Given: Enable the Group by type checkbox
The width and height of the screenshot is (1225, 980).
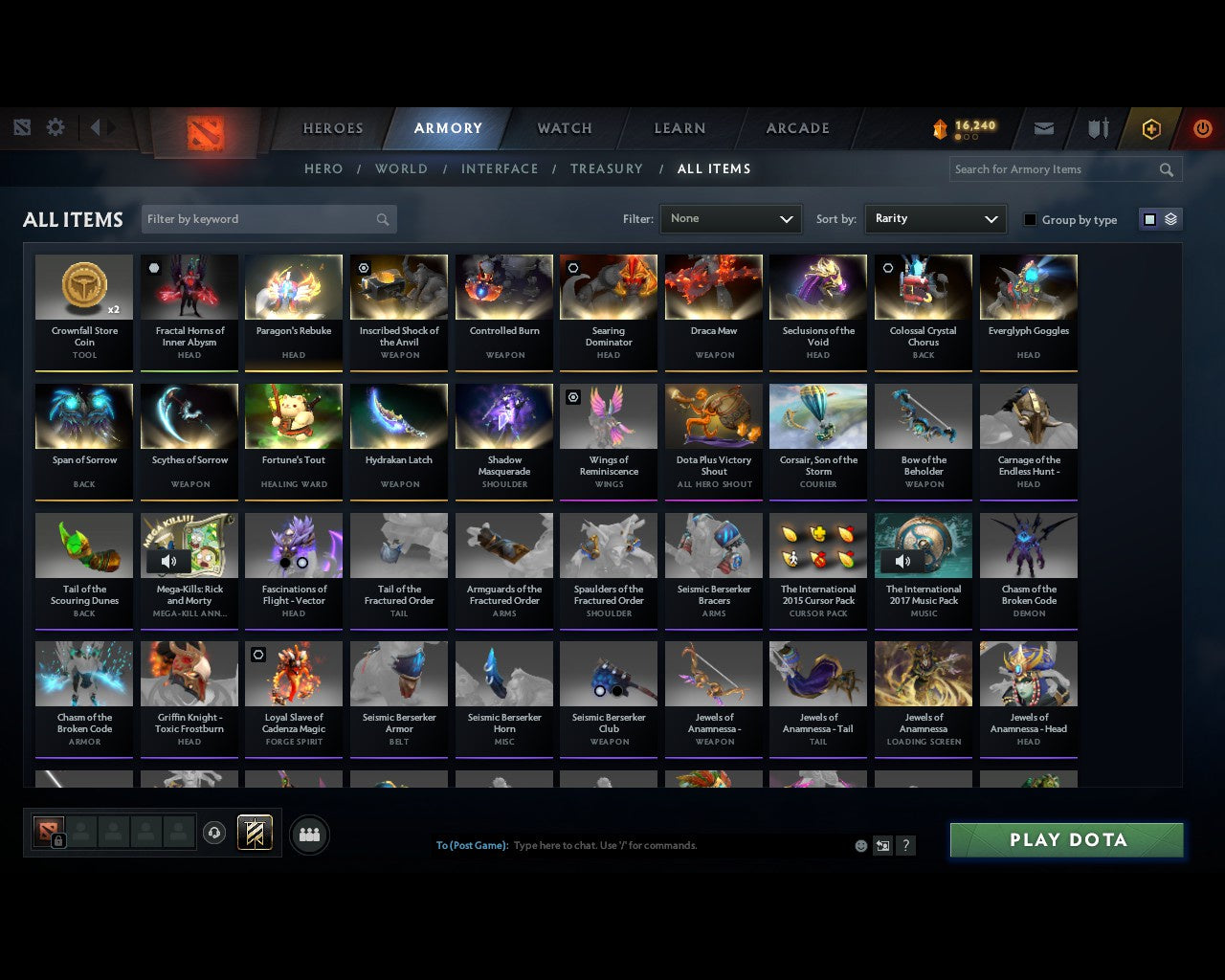Looking at the screenshot, I should (x=1030, y=218).
